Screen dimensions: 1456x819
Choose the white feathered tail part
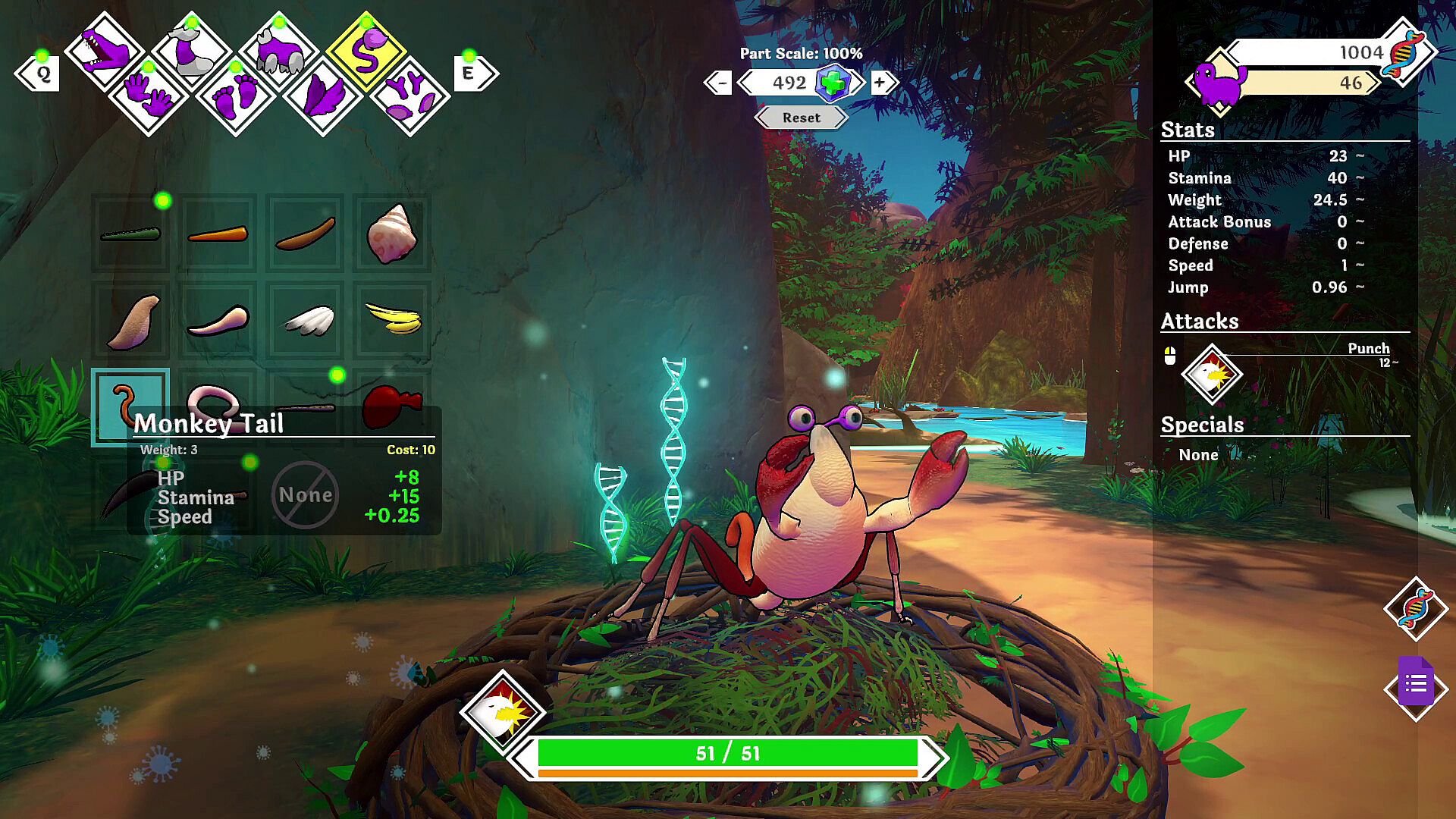tap(306, 320)
